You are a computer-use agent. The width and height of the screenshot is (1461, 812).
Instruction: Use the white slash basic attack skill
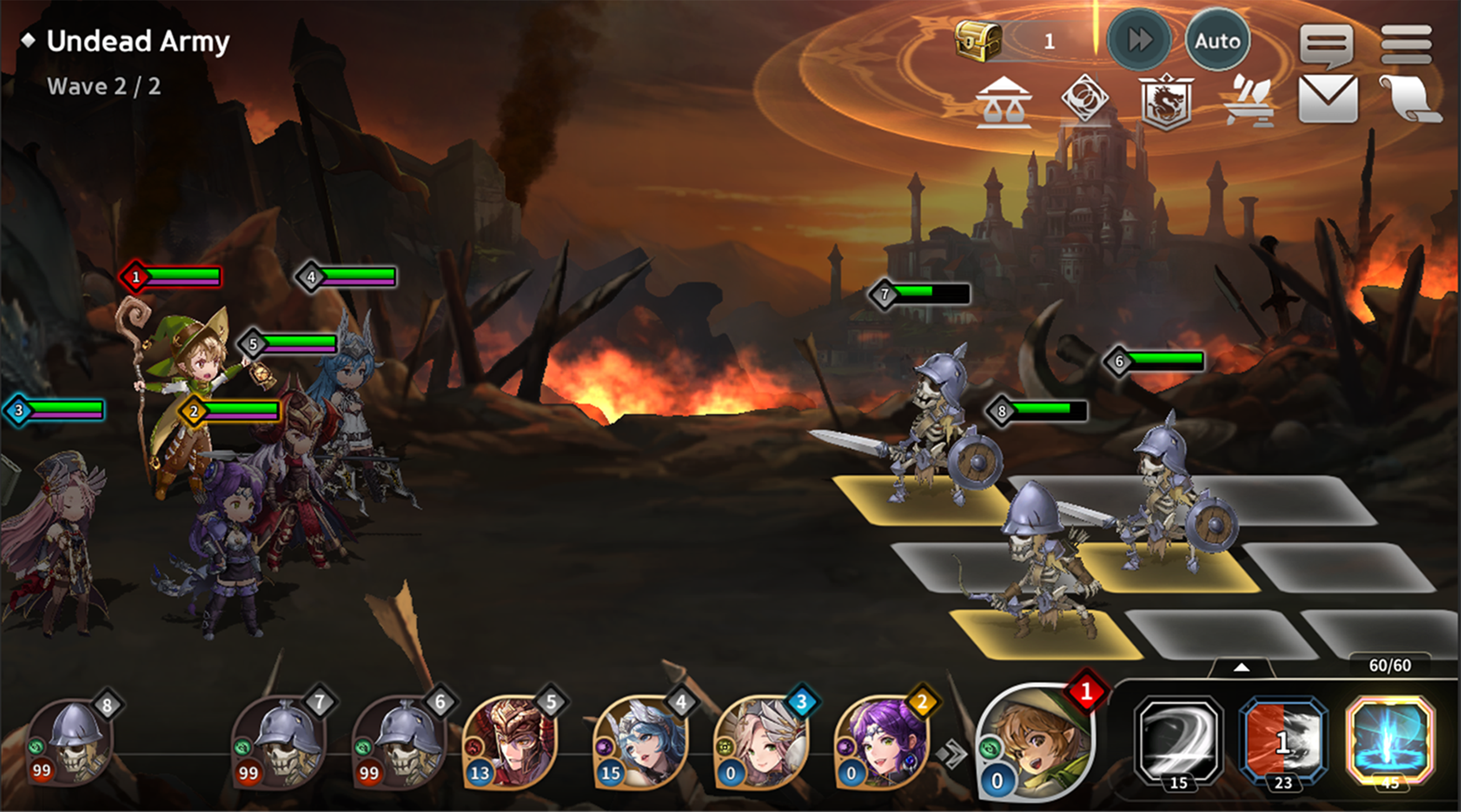point(1178,741)
